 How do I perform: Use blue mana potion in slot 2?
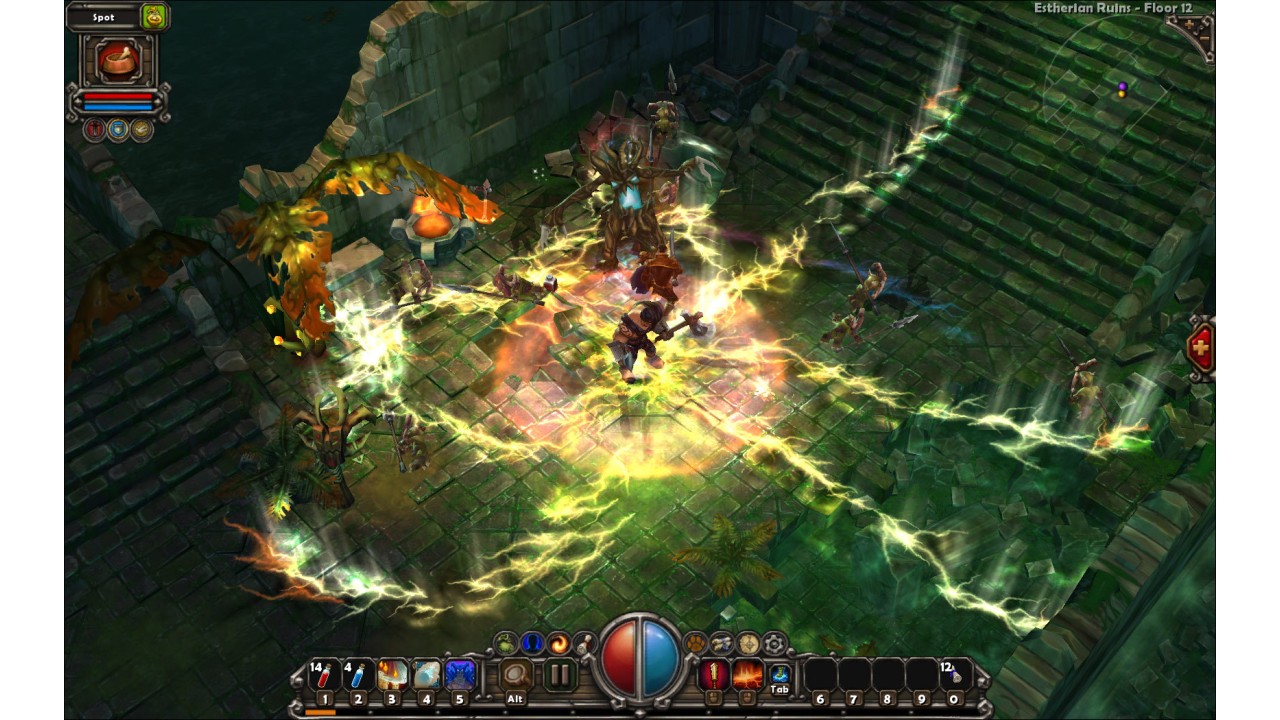[x=357, y=675]
